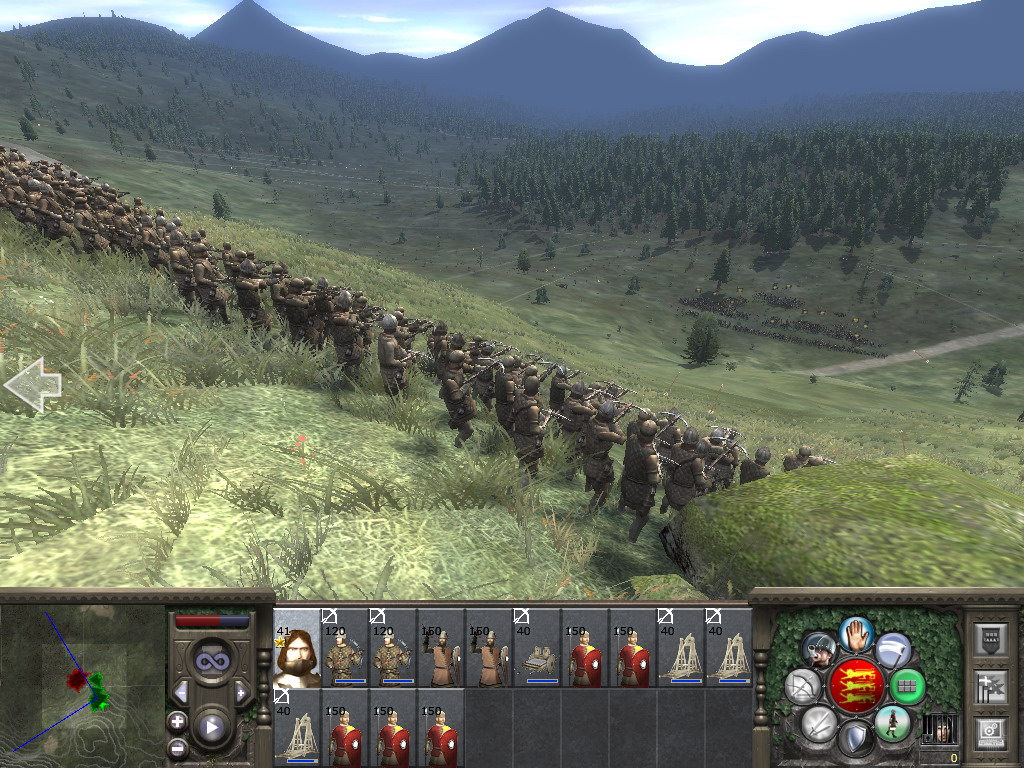Increase game speed with right arrow
The height and width of the screenshot is (768, 1024).
(241, 692)
